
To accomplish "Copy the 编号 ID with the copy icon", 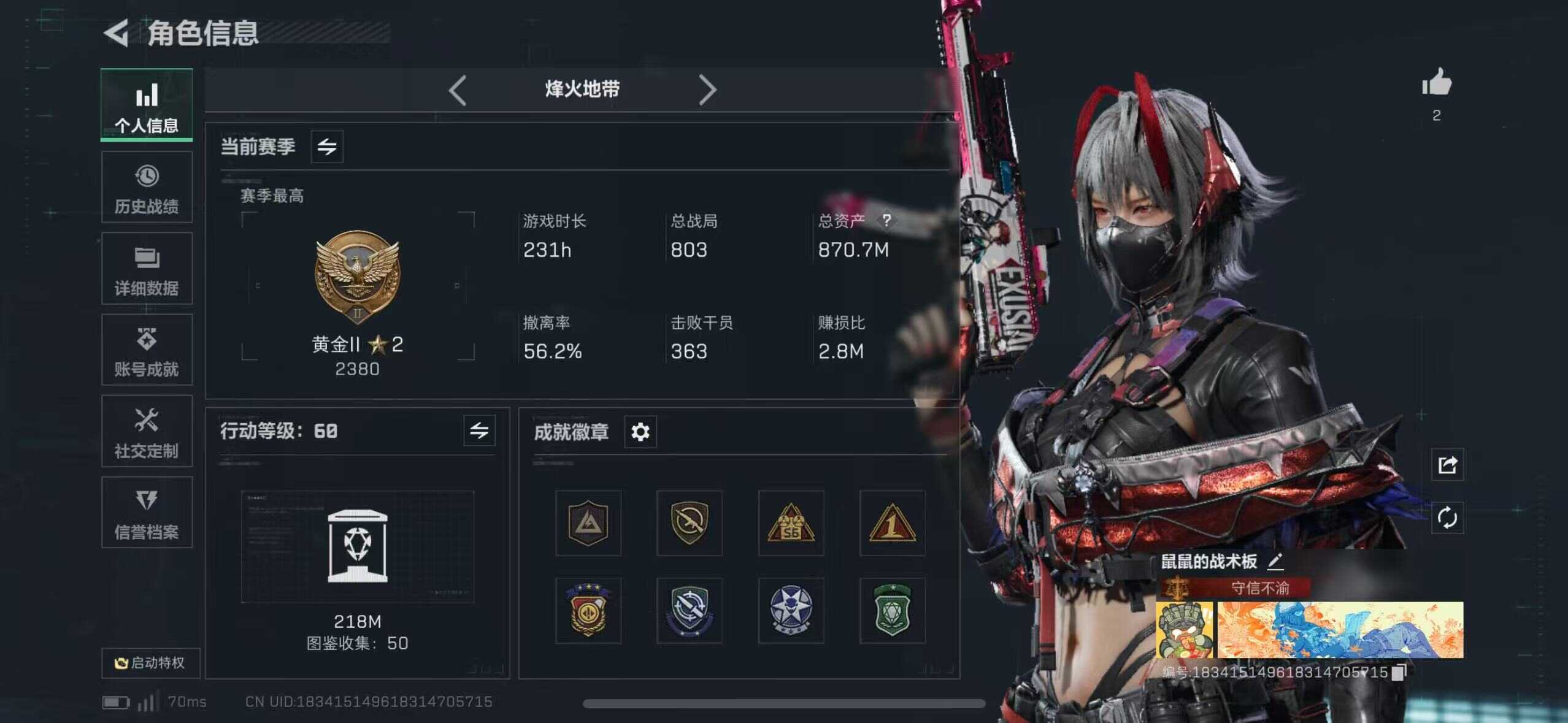I will point(1399,673).
